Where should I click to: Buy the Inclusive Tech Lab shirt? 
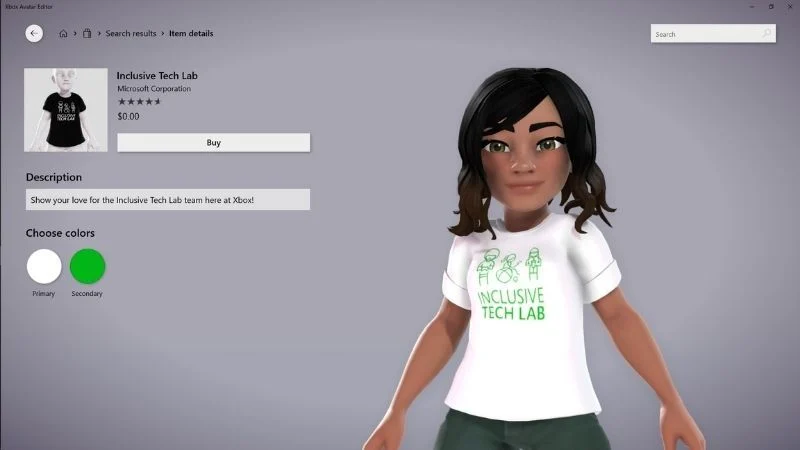click(x=213, y=143)
